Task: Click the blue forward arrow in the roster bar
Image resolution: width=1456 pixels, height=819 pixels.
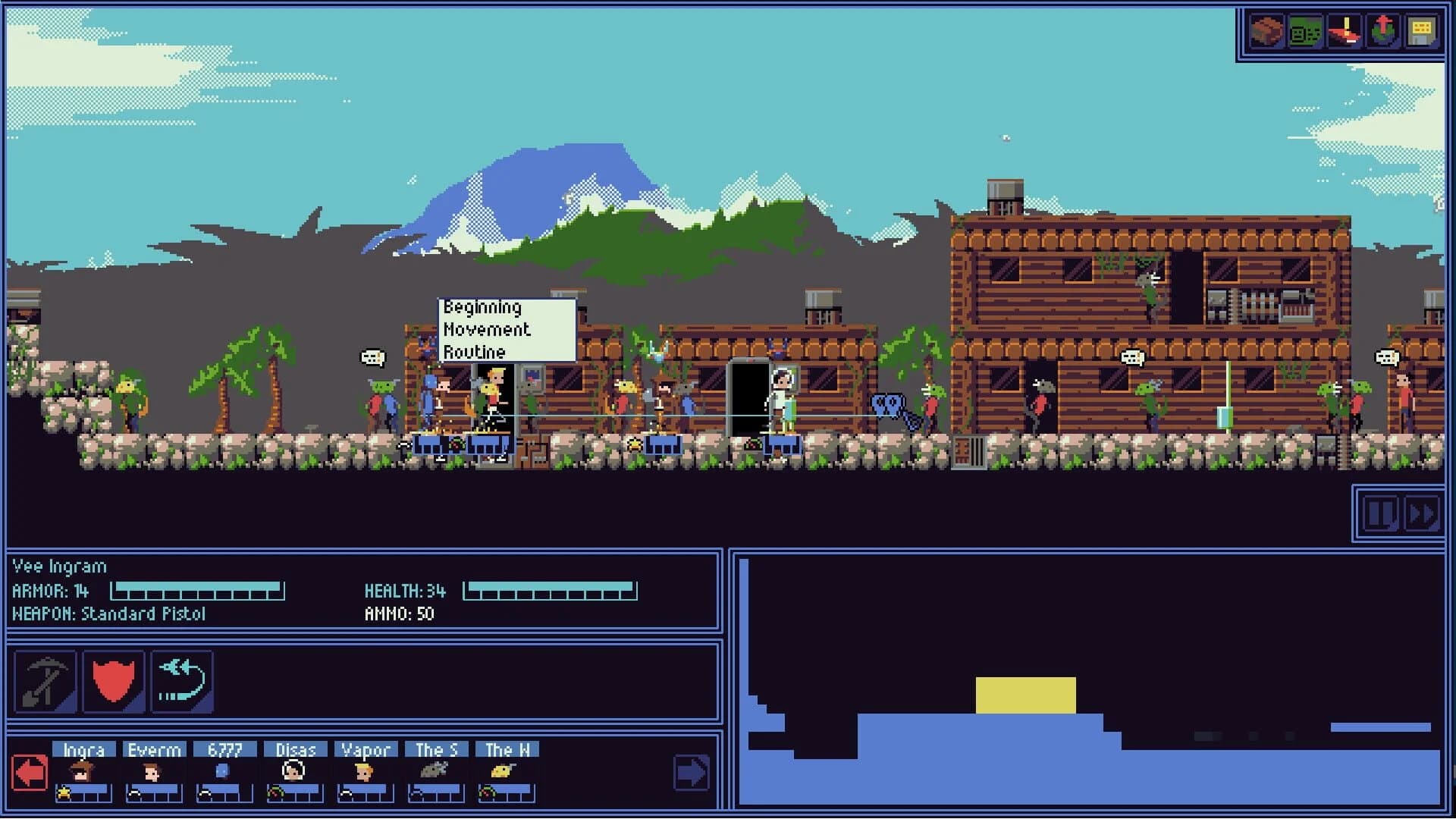Action: tap(690, 772)
